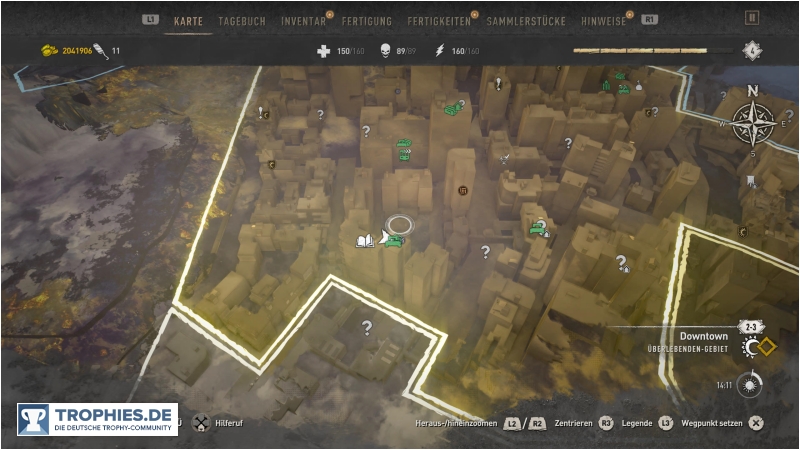Open the Hinweise tab
This screenshot has width=800, height=450.
[x=603, y=20]
